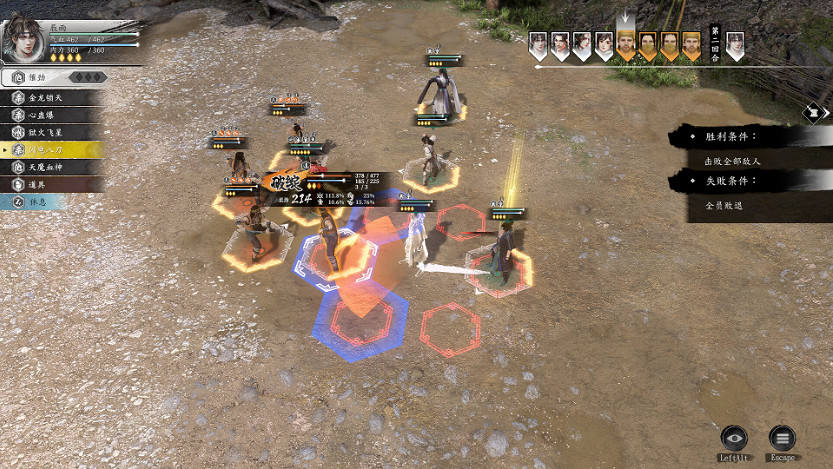Activate the 天魔血神 skill

point(50,167)
